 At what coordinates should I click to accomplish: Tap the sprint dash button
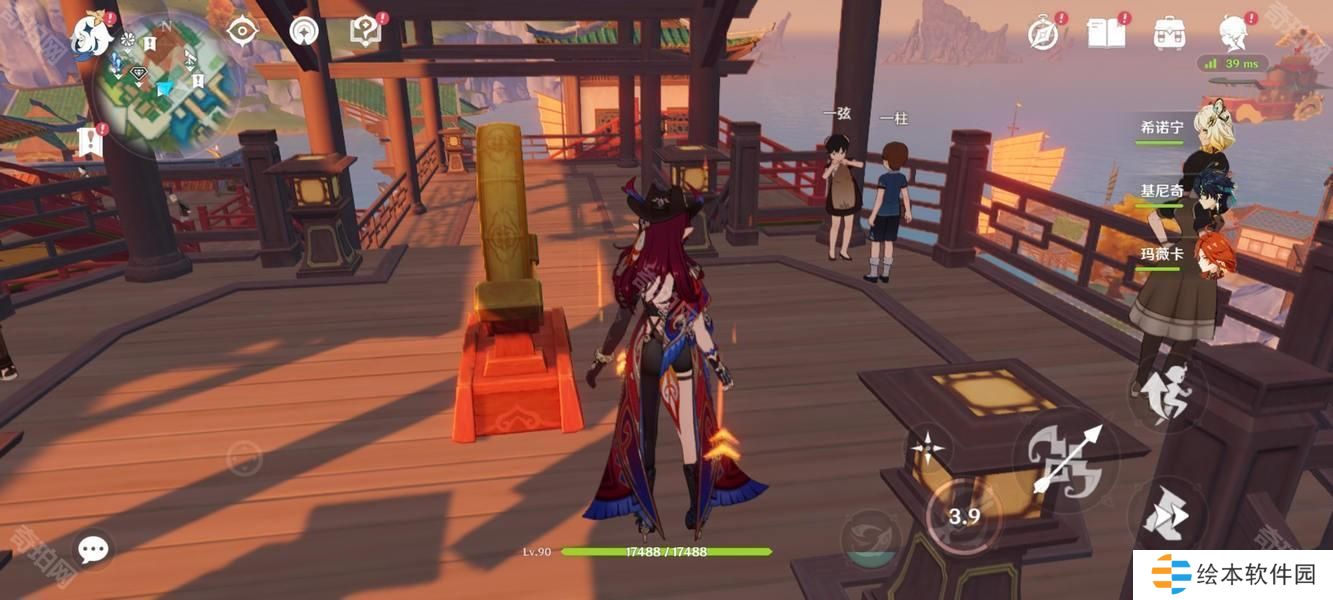tap(1166, 516)
